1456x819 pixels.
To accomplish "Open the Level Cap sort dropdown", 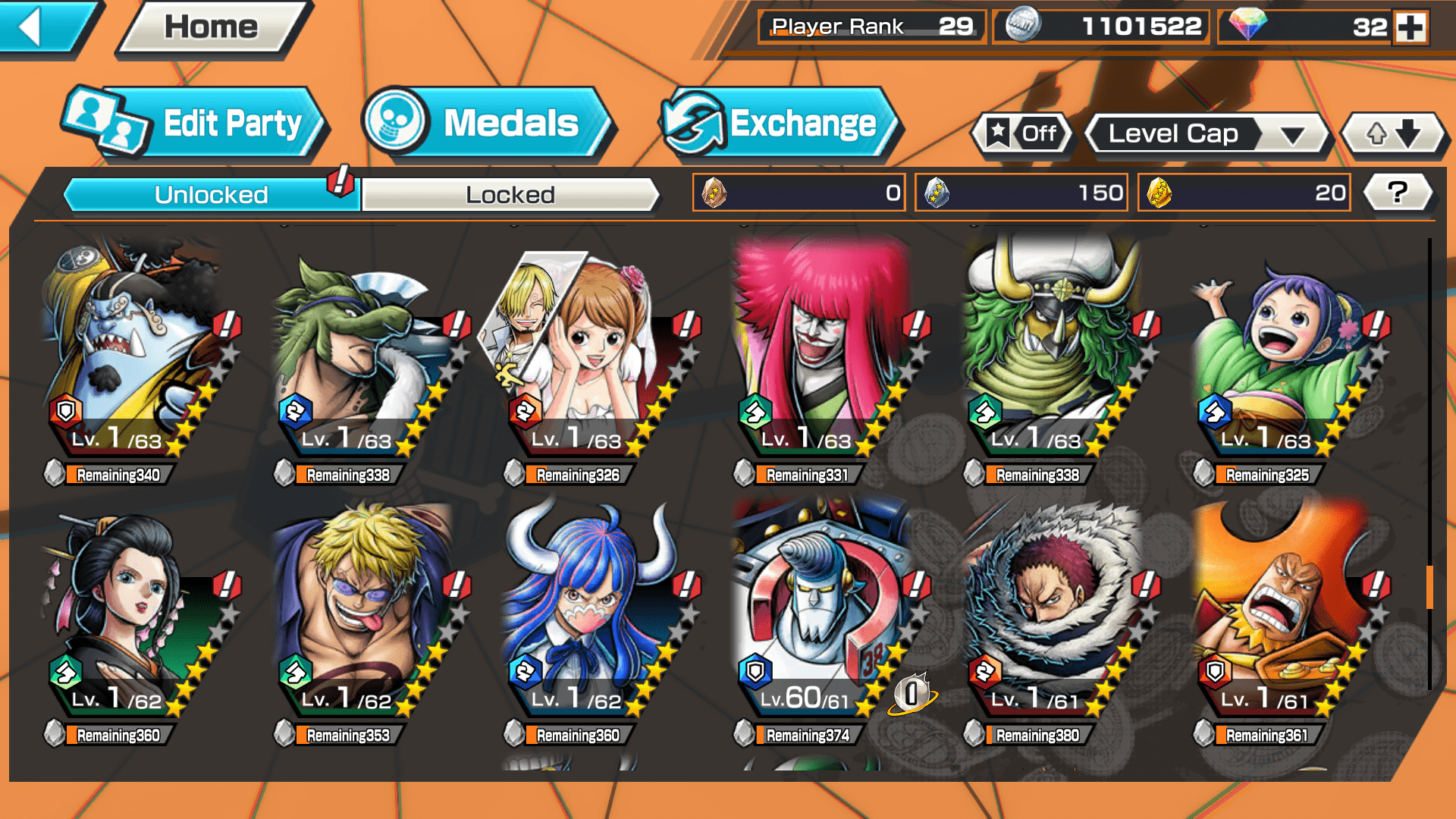I will click(x=1206, y=134).
